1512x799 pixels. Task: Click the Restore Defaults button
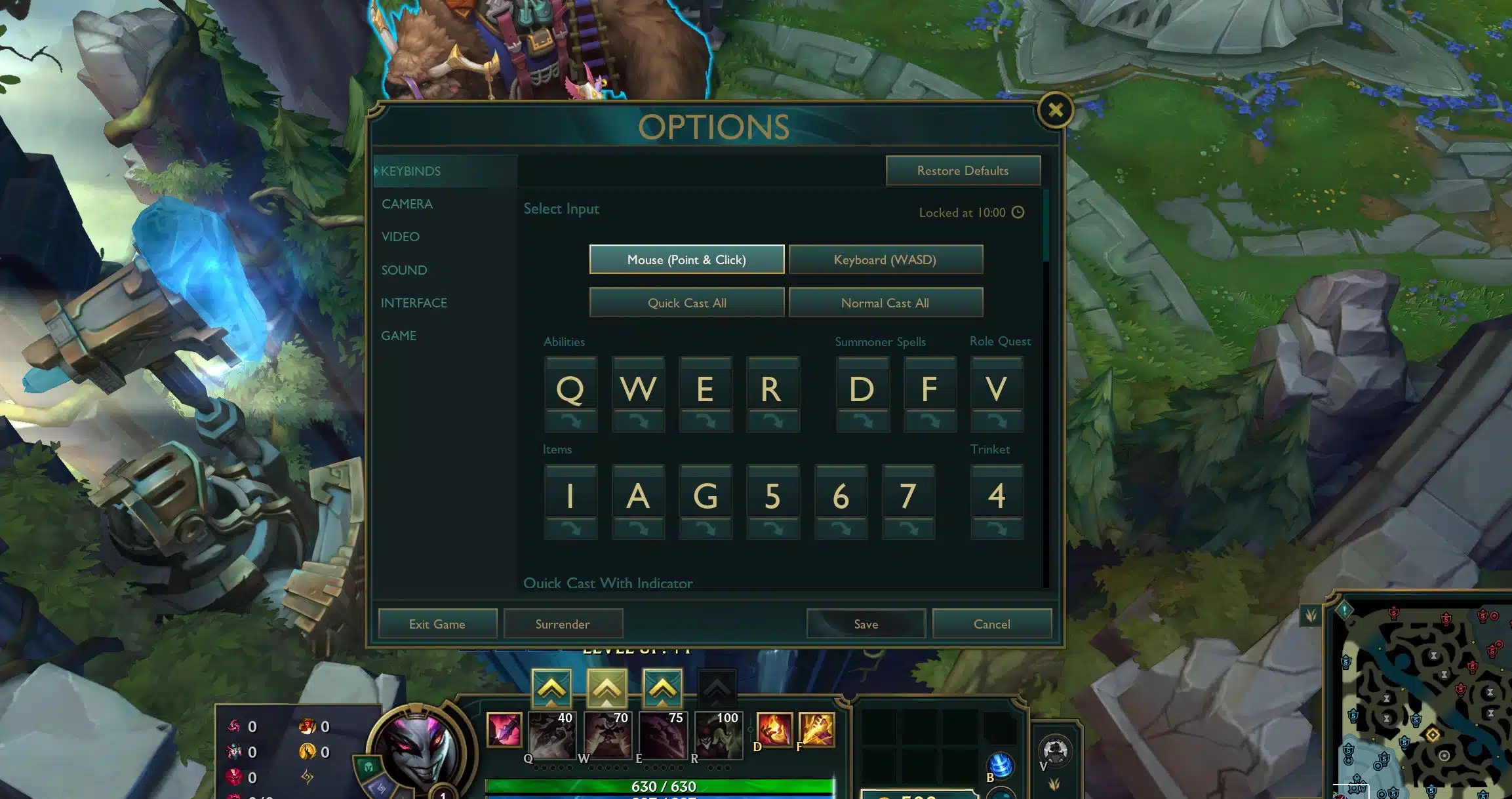click(x=963, y=170)
